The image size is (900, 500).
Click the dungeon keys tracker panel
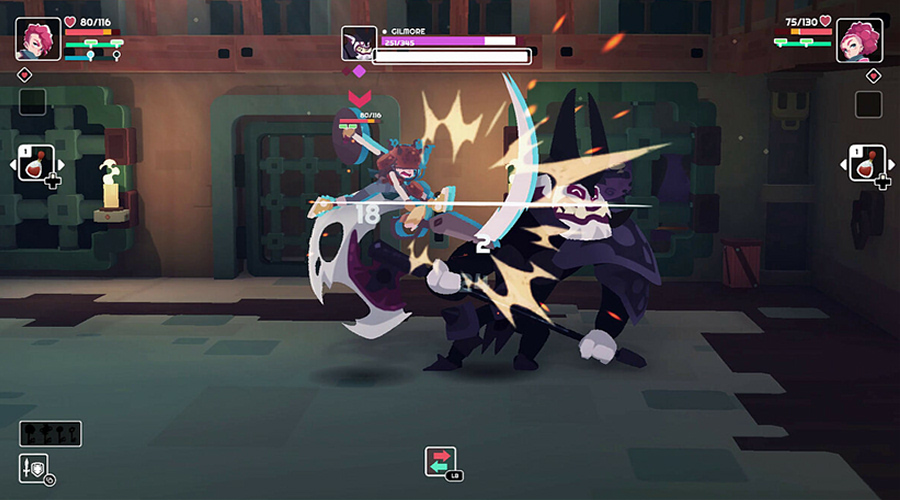[50, 434]
